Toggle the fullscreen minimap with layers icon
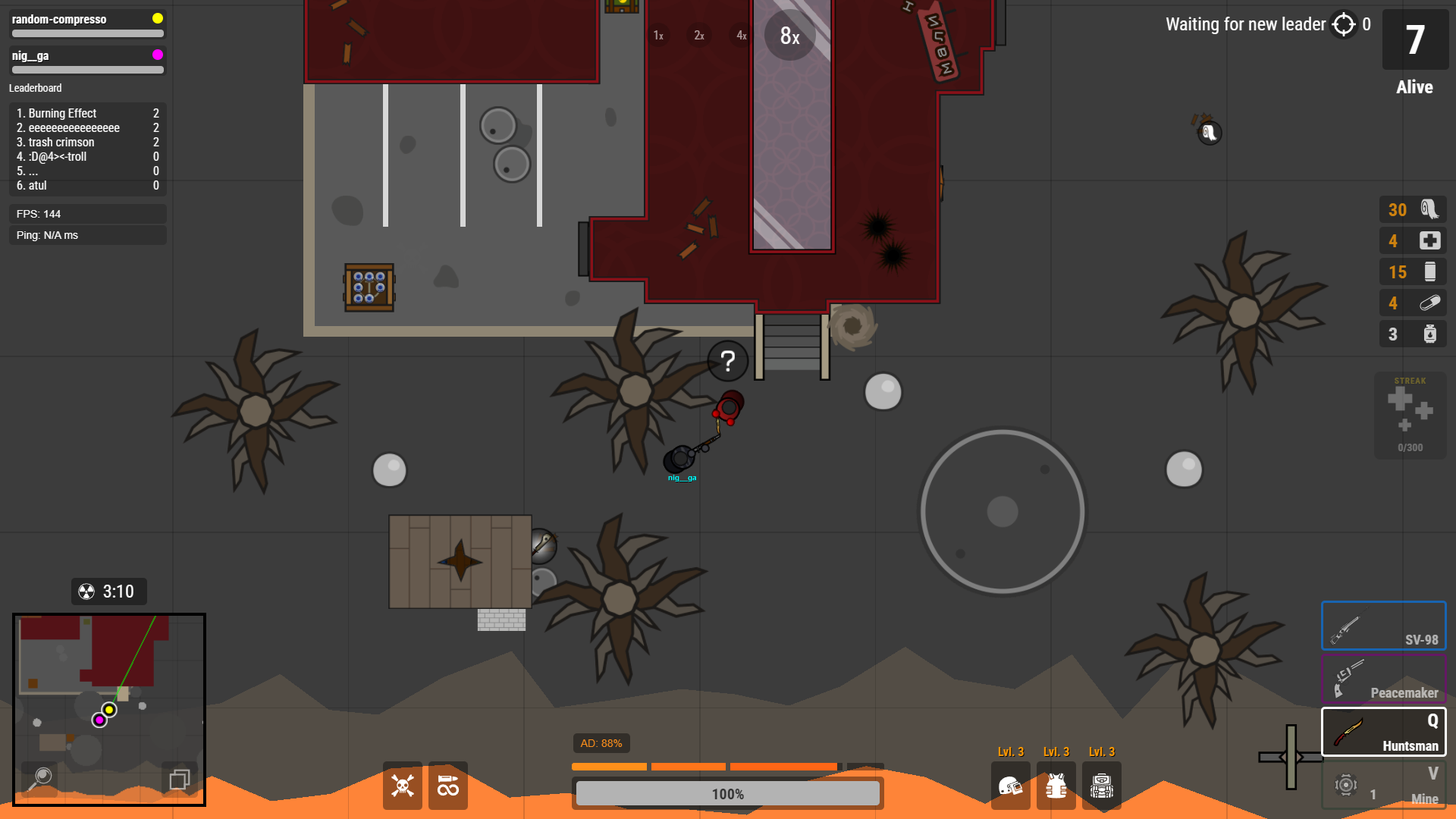The image size is (1456, 819). pos(180,779)
